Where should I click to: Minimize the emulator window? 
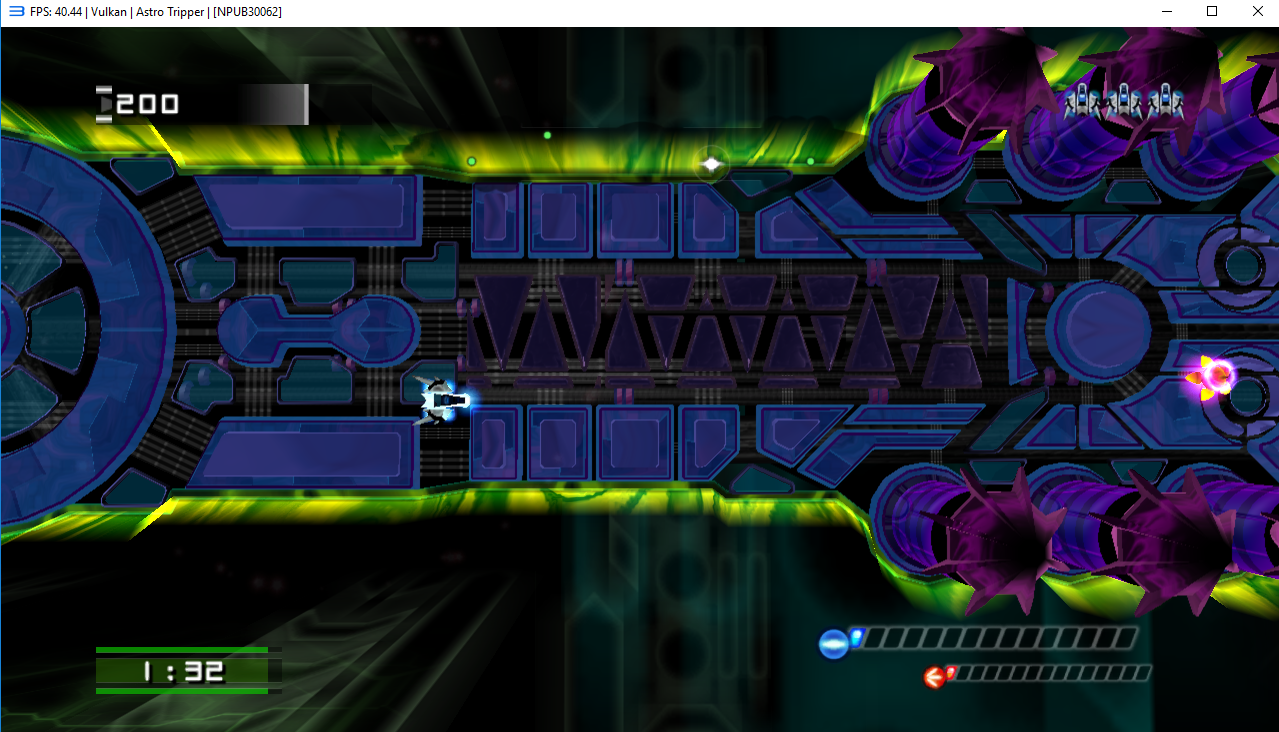coord(1166,11)
